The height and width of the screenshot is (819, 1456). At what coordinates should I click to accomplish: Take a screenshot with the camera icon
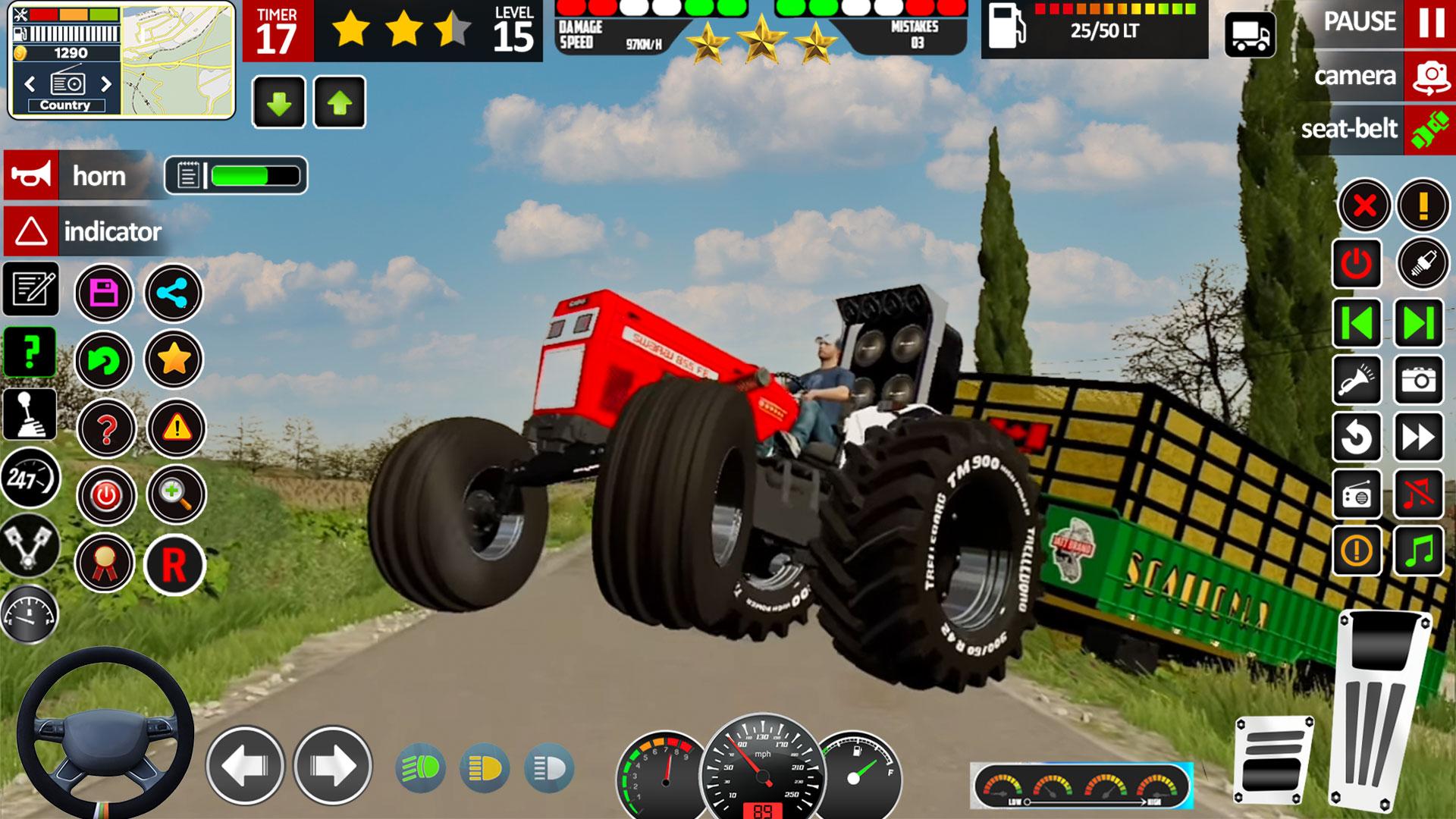click(x=1419, y=380)
